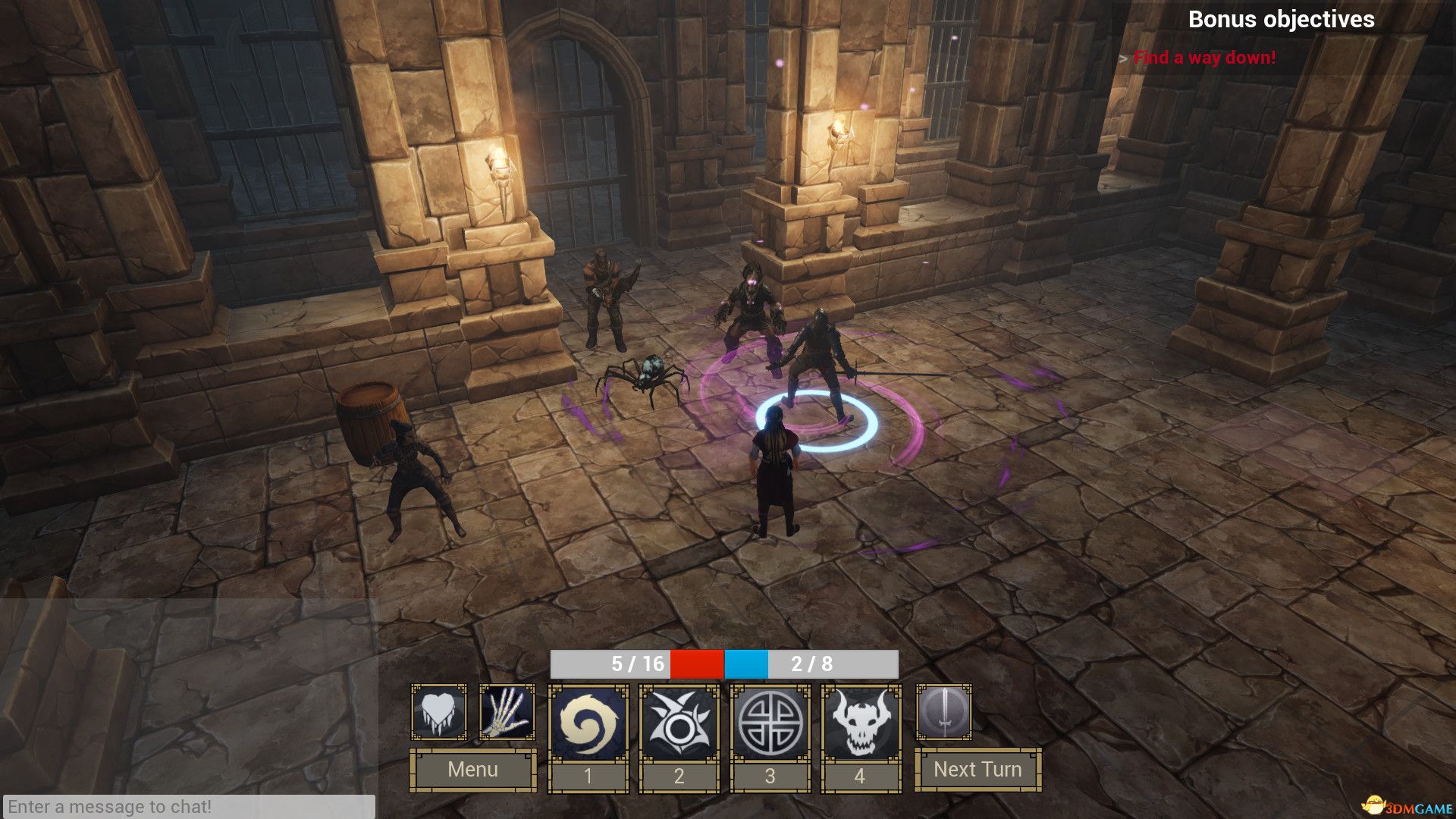The height and width of the screenshot is (819, 1456).
Task: Select the dripping frozen heart icon
Action: pos(438,713)
